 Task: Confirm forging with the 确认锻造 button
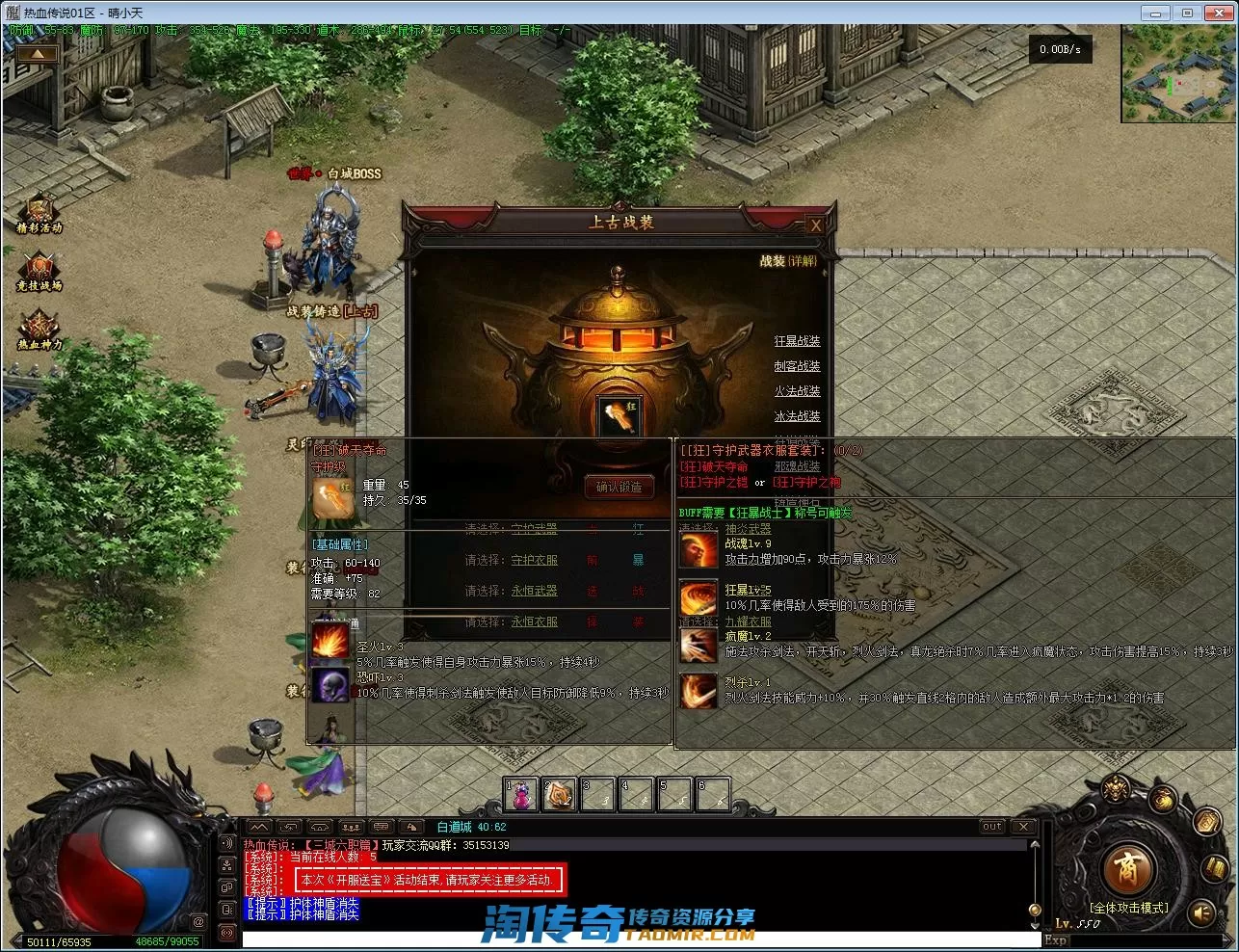click(619, 488)
